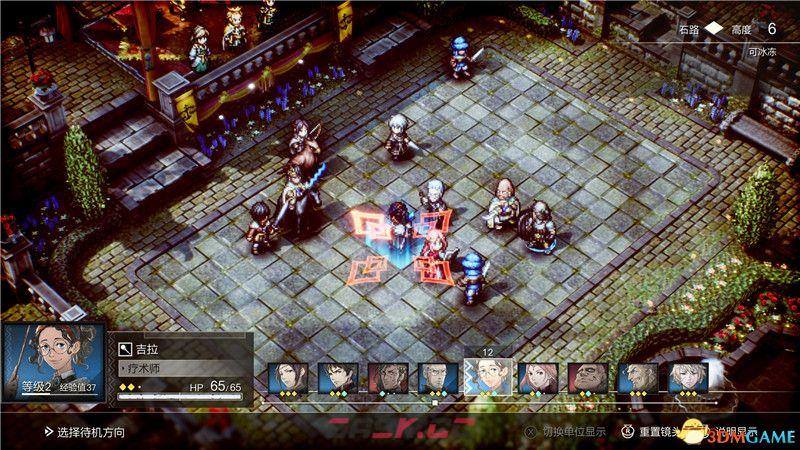Screen dimensions: 800x450
Task: Choose the grey-haired man with glasses portrait
Action: coord(438,378)
